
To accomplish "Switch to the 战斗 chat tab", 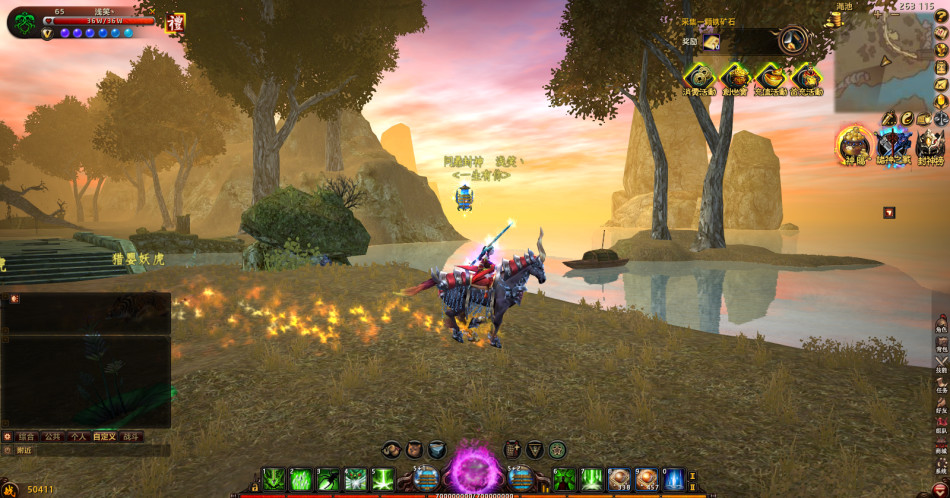I will (x=131, y=437).
